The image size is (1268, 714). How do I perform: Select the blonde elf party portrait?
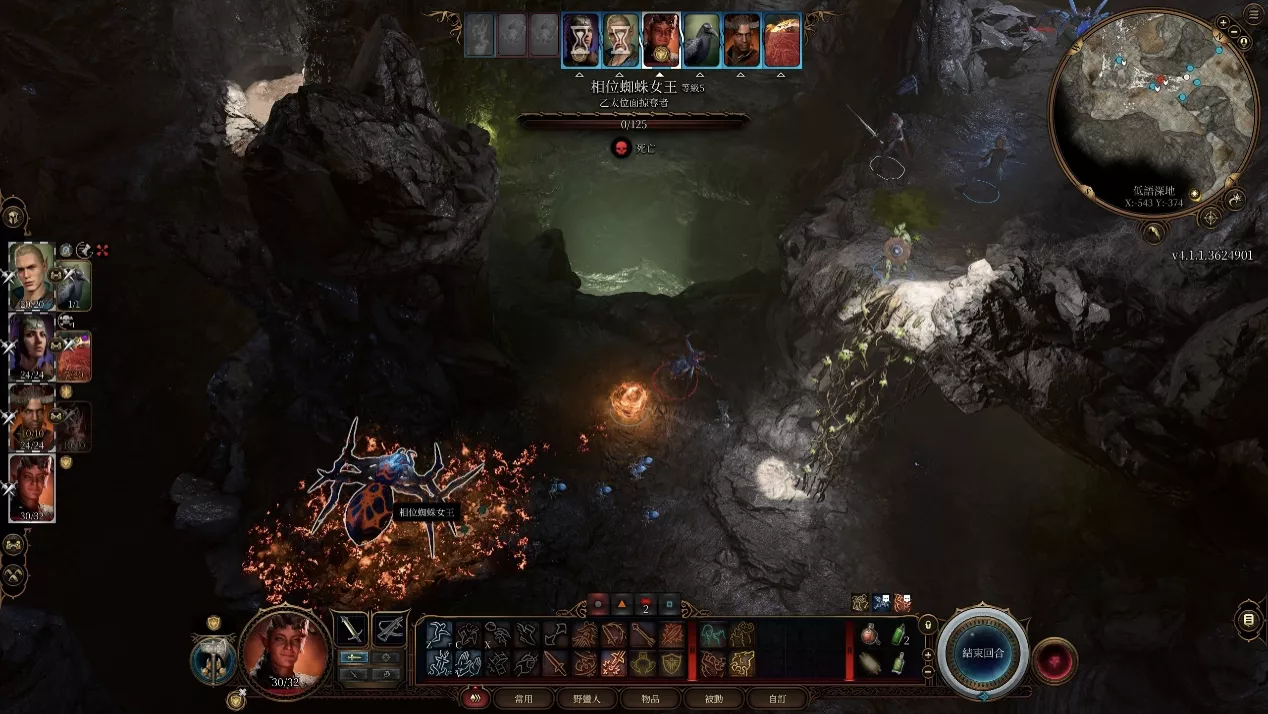coord(31,275)
